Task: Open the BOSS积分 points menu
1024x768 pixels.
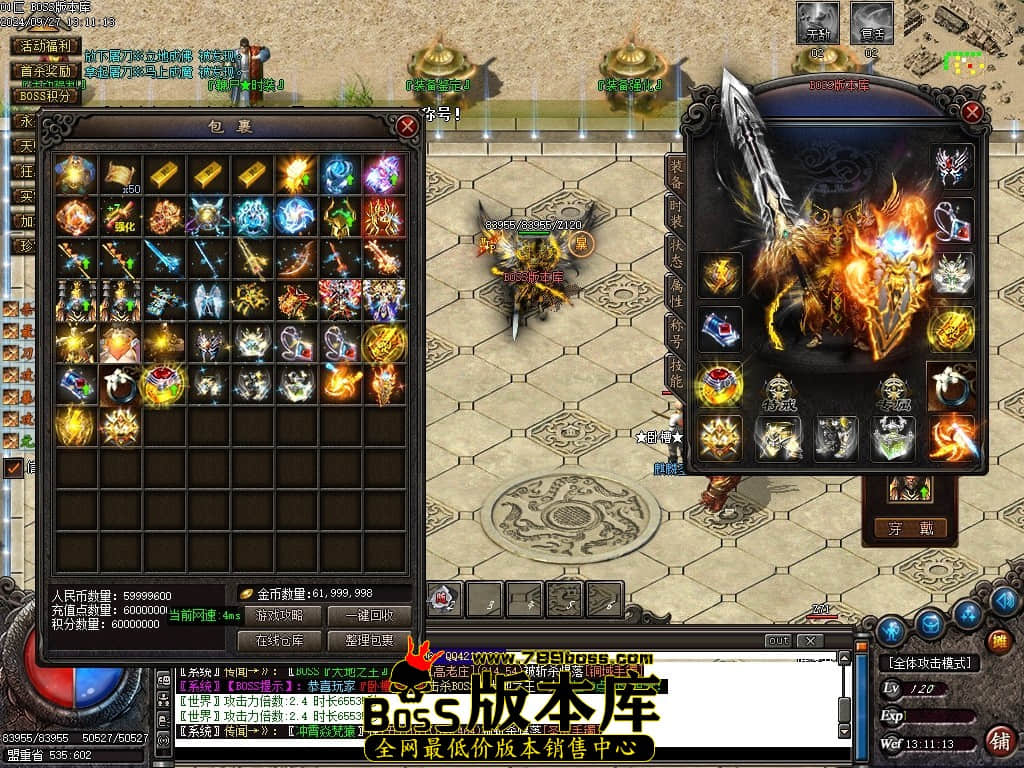Action: pos(46,96)
